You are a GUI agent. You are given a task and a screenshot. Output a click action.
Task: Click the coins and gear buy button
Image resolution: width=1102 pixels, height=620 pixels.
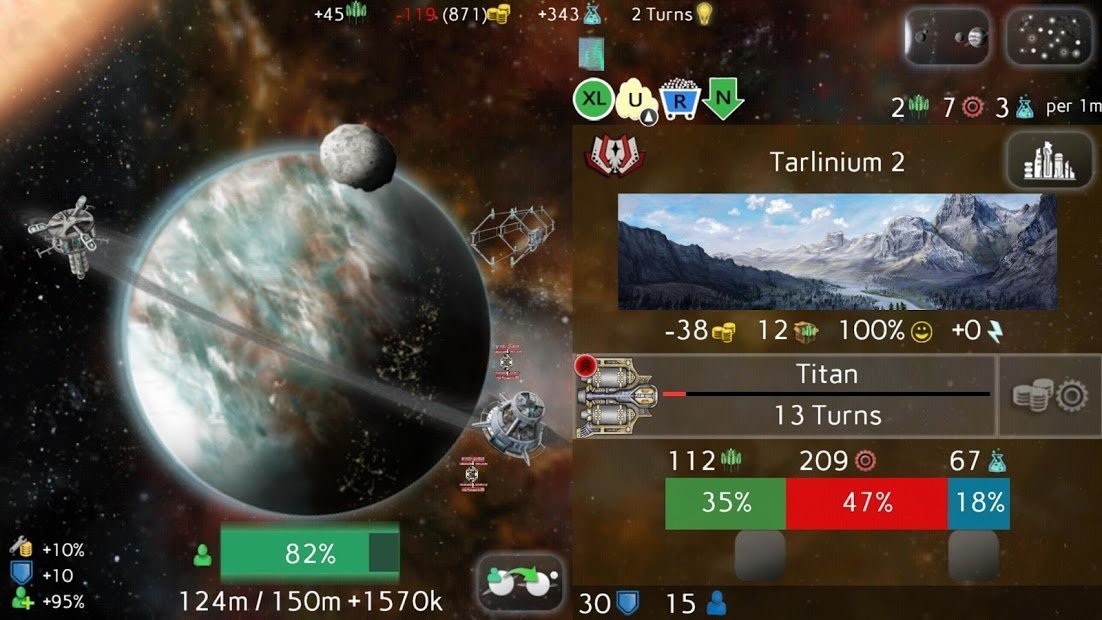1049,396
